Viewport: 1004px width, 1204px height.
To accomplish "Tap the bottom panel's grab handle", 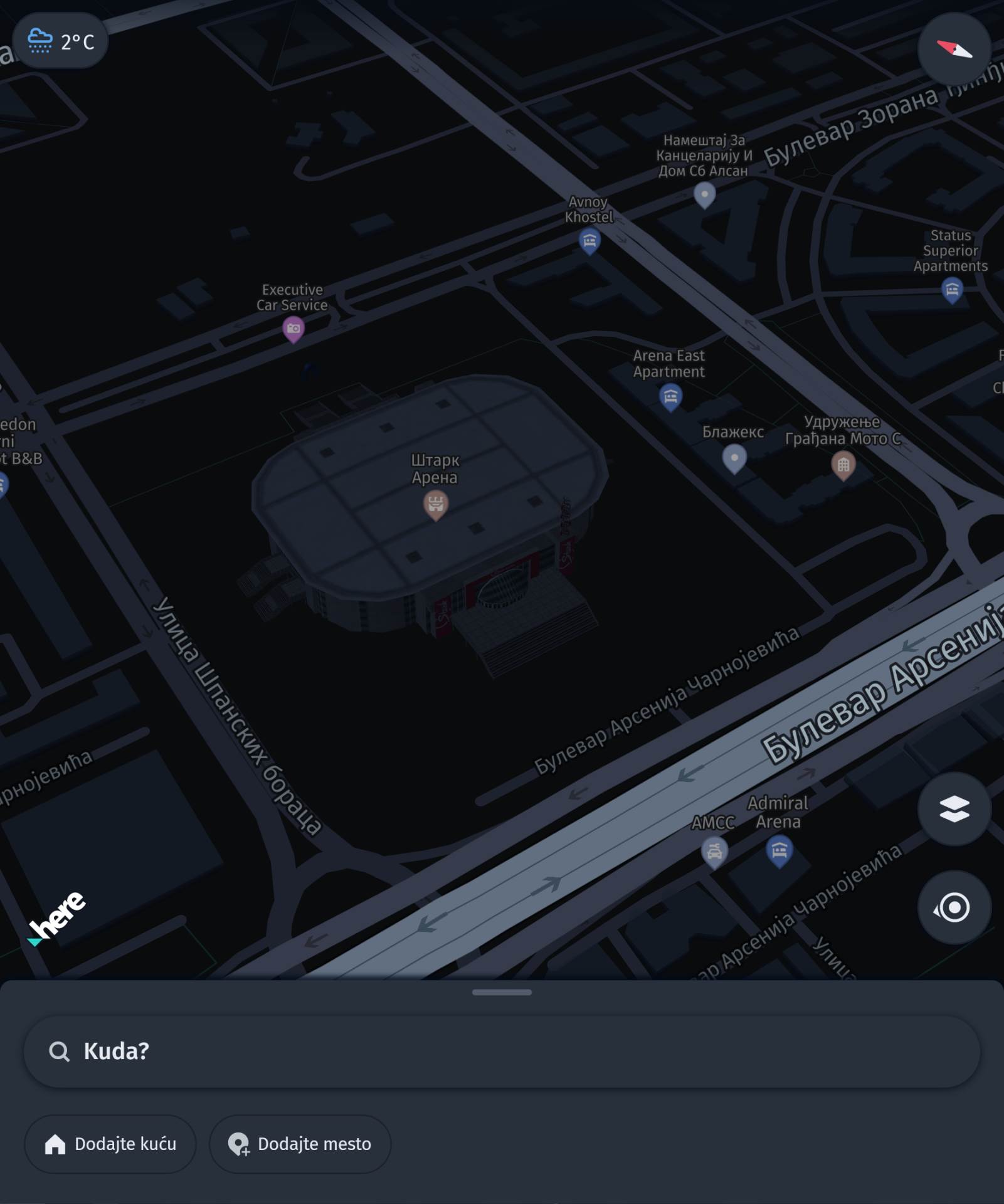I will tap(502, 992).
